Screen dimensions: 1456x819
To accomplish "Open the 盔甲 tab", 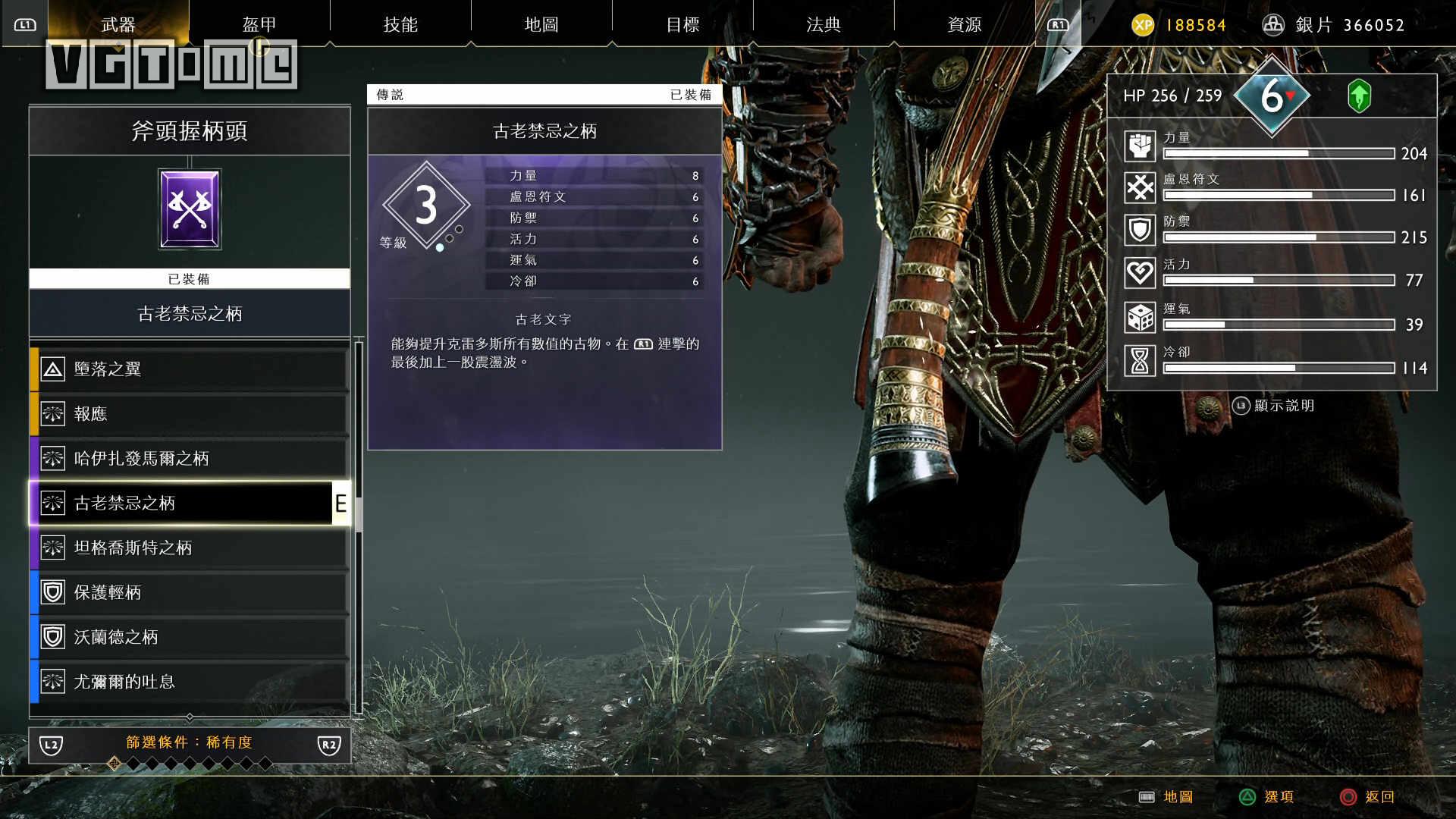I will point(259,24).
